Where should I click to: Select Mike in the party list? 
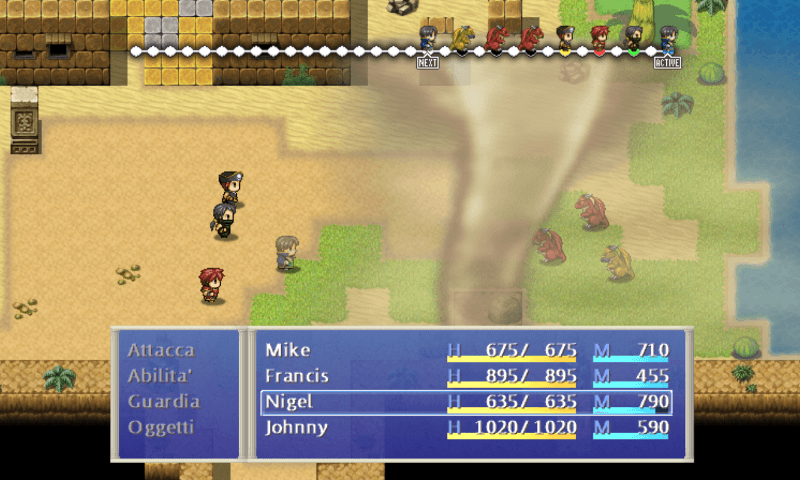[x=466, y=351]
